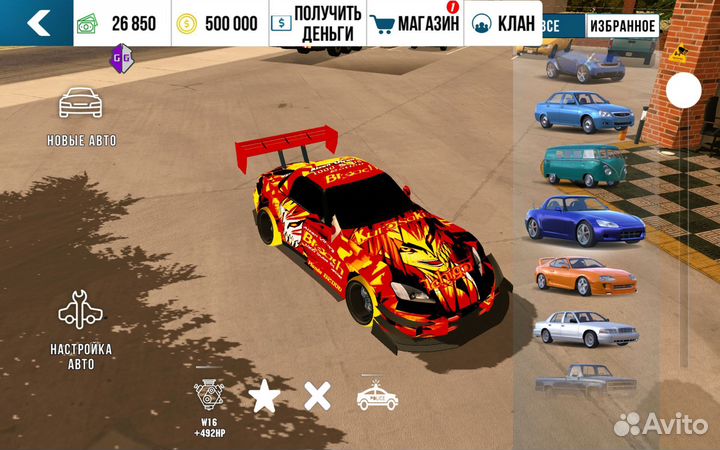Go back with the arrow button
720x450 pixels.
pos(37,22)
